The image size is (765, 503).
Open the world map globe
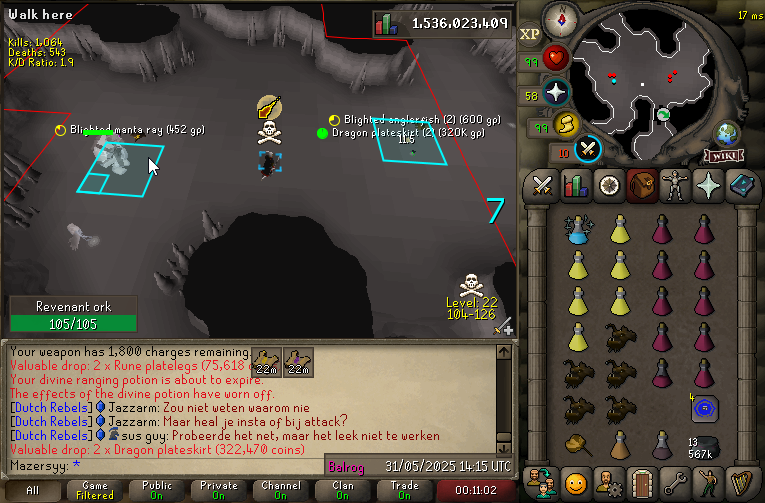[727, 135]
